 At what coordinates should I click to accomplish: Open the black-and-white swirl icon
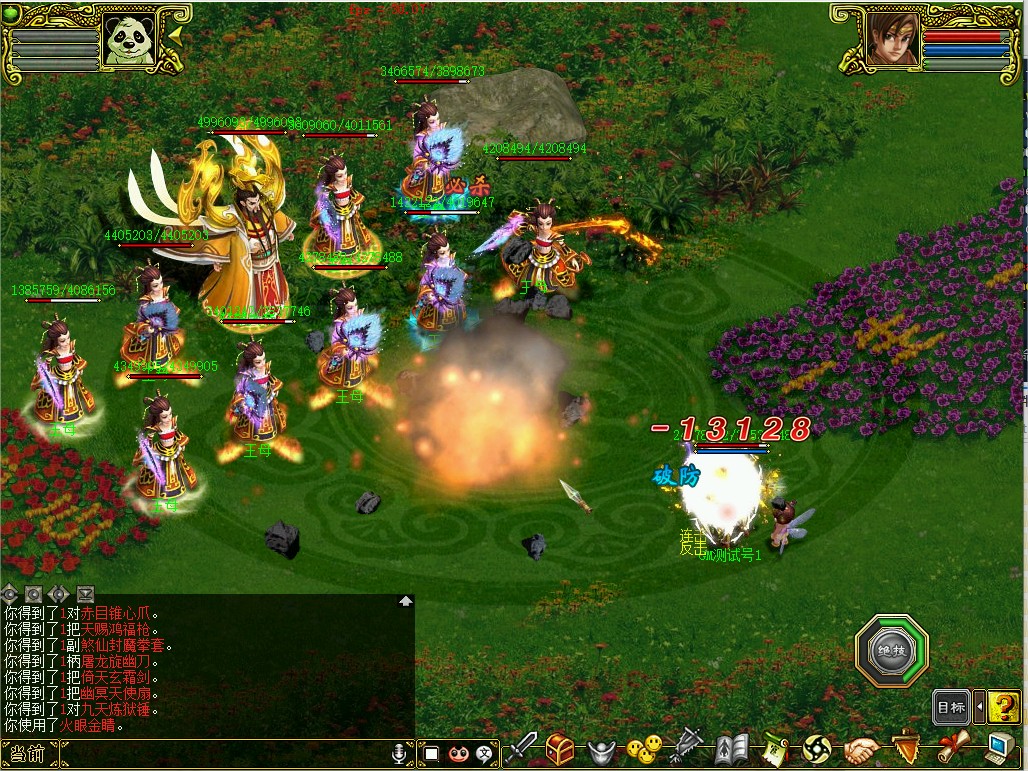(x=817, y=748)
